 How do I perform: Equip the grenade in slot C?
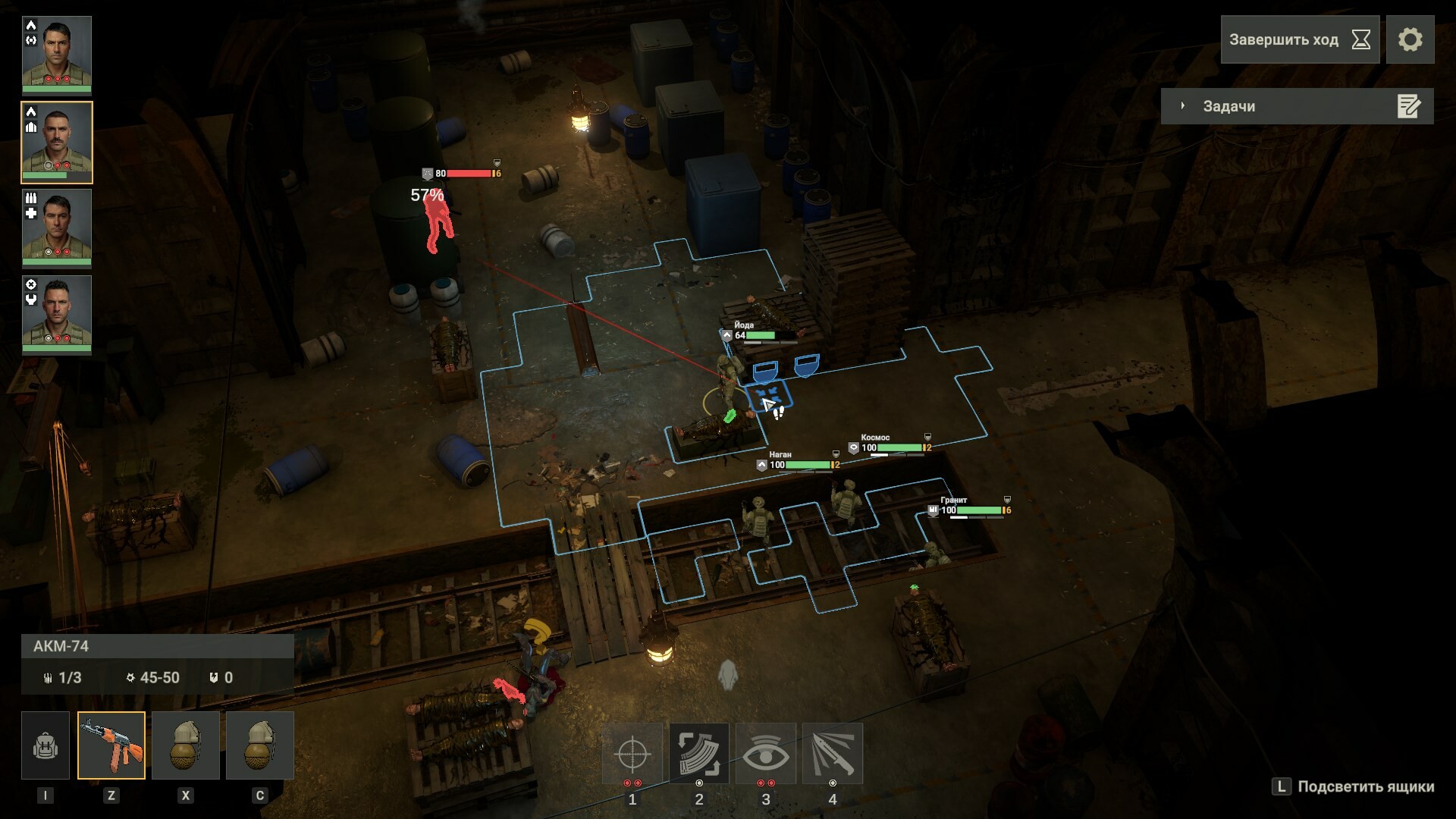(x=260, y=745)
